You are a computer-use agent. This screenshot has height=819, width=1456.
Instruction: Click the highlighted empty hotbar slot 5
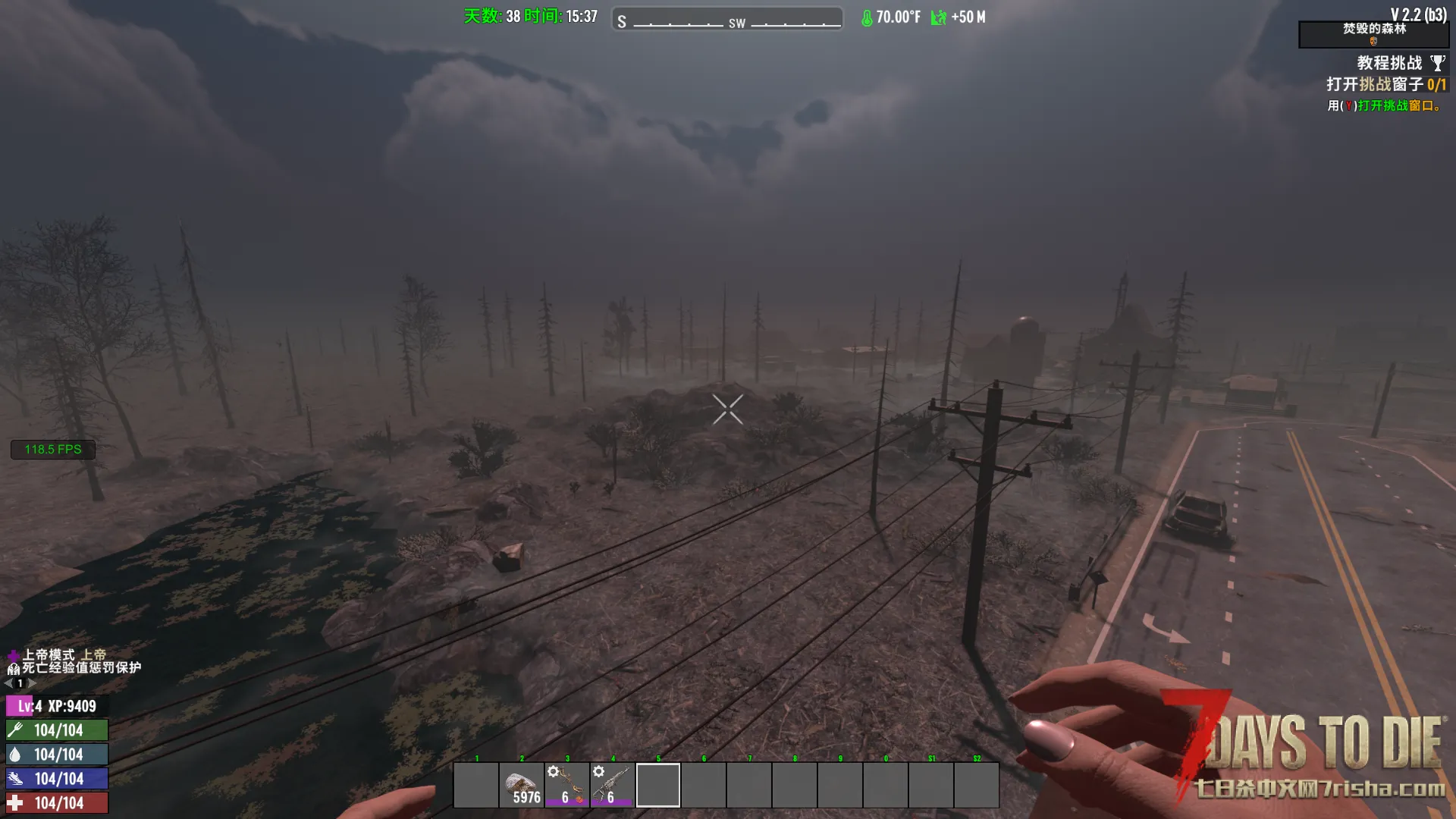coord(658,785)
